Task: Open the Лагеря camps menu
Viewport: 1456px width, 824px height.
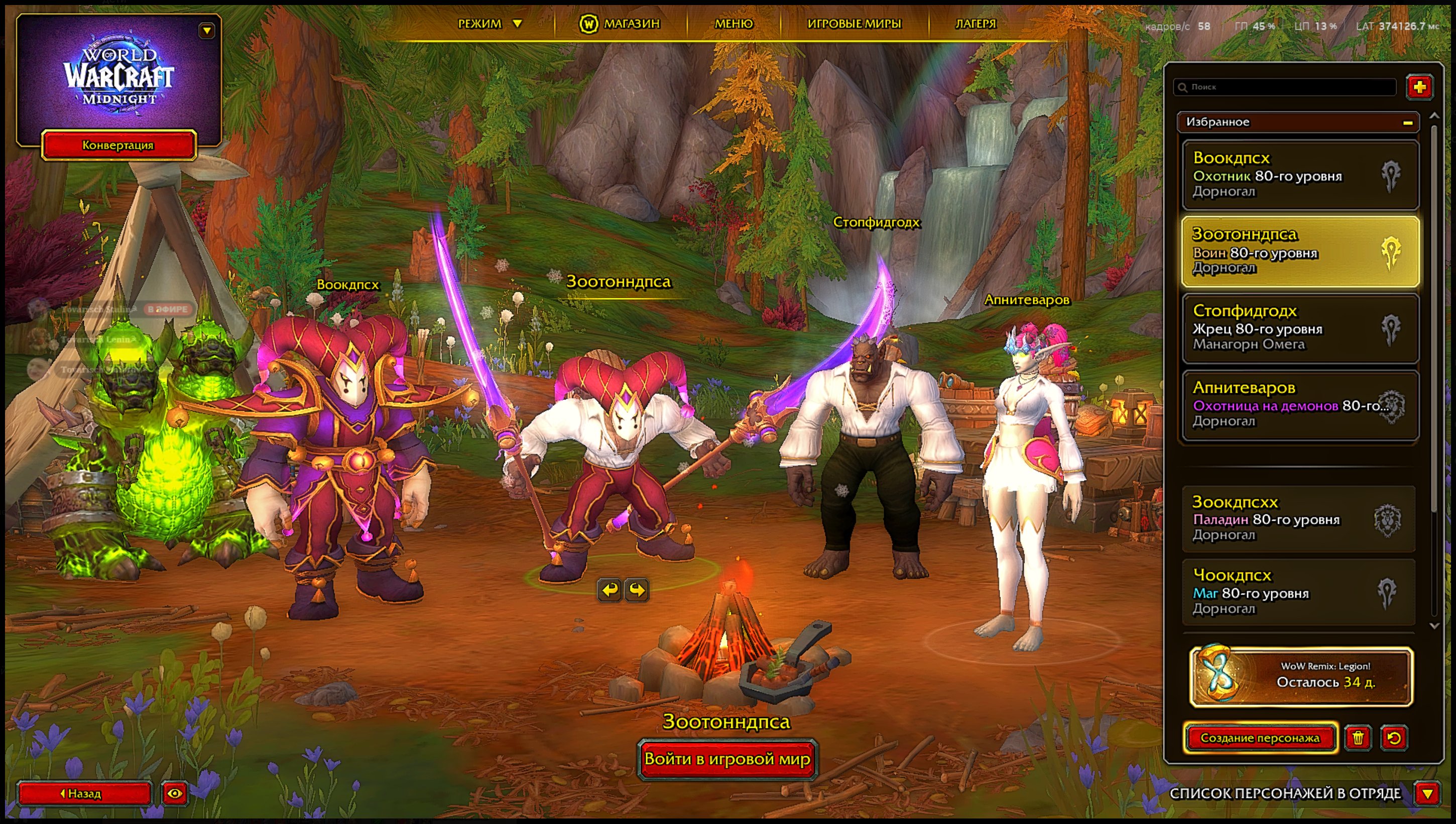Action: (x=976, y=24)
